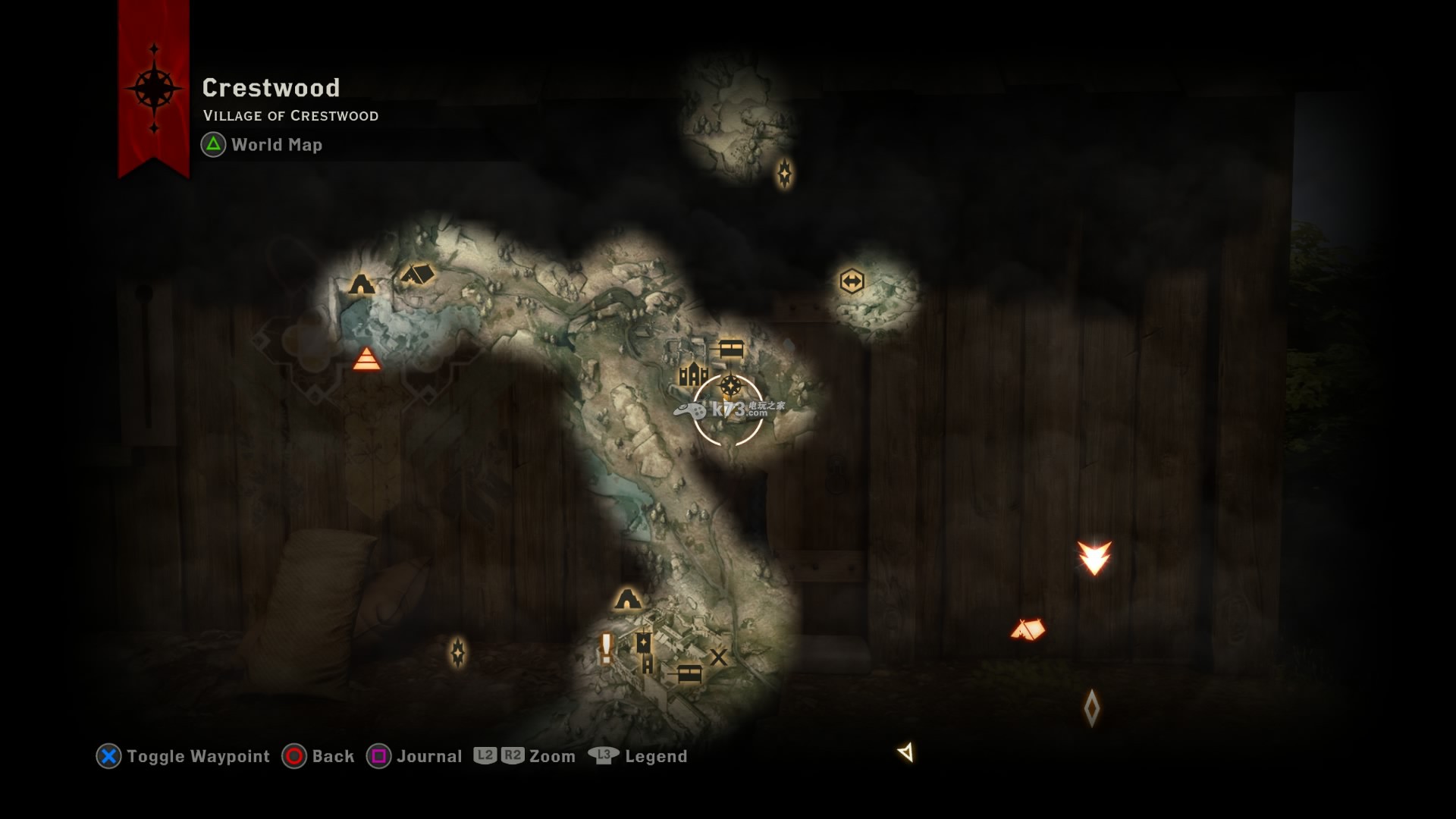Click the small arrowhead player position marker
The height and width of the screenshot is (819, 1456).
(x=905, y=752)
